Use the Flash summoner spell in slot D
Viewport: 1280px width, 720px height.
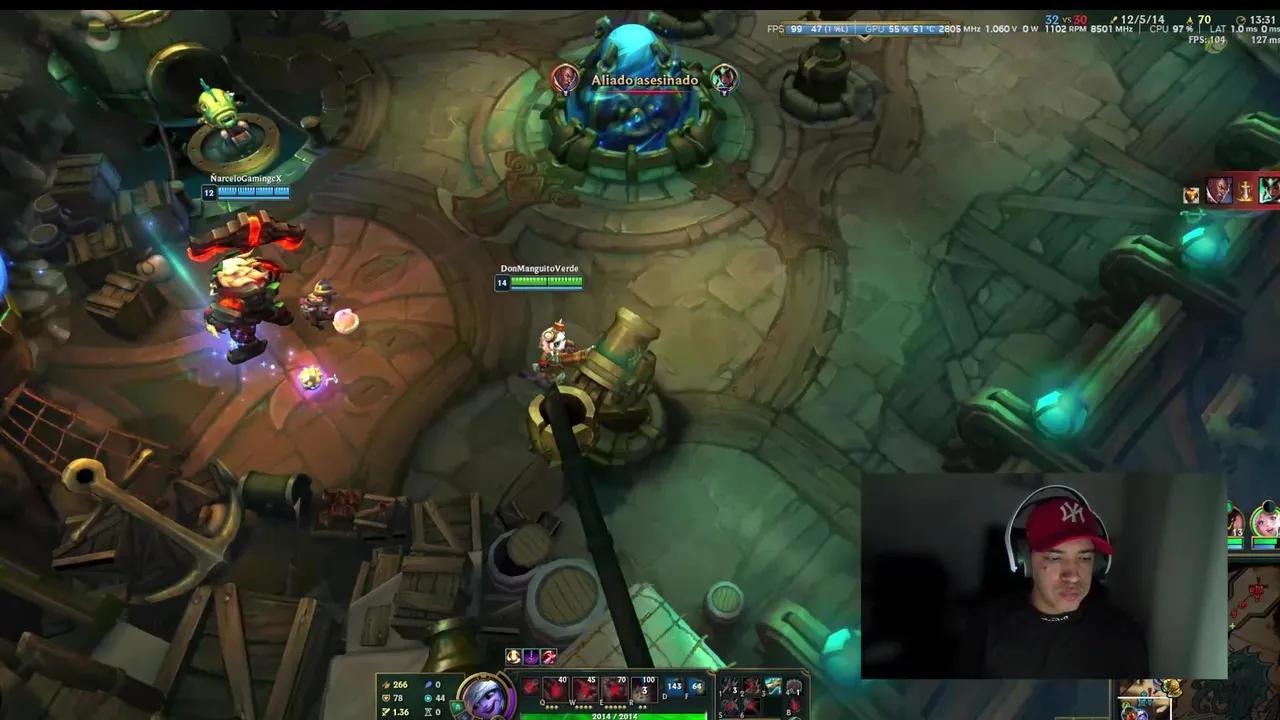(675, 688)
